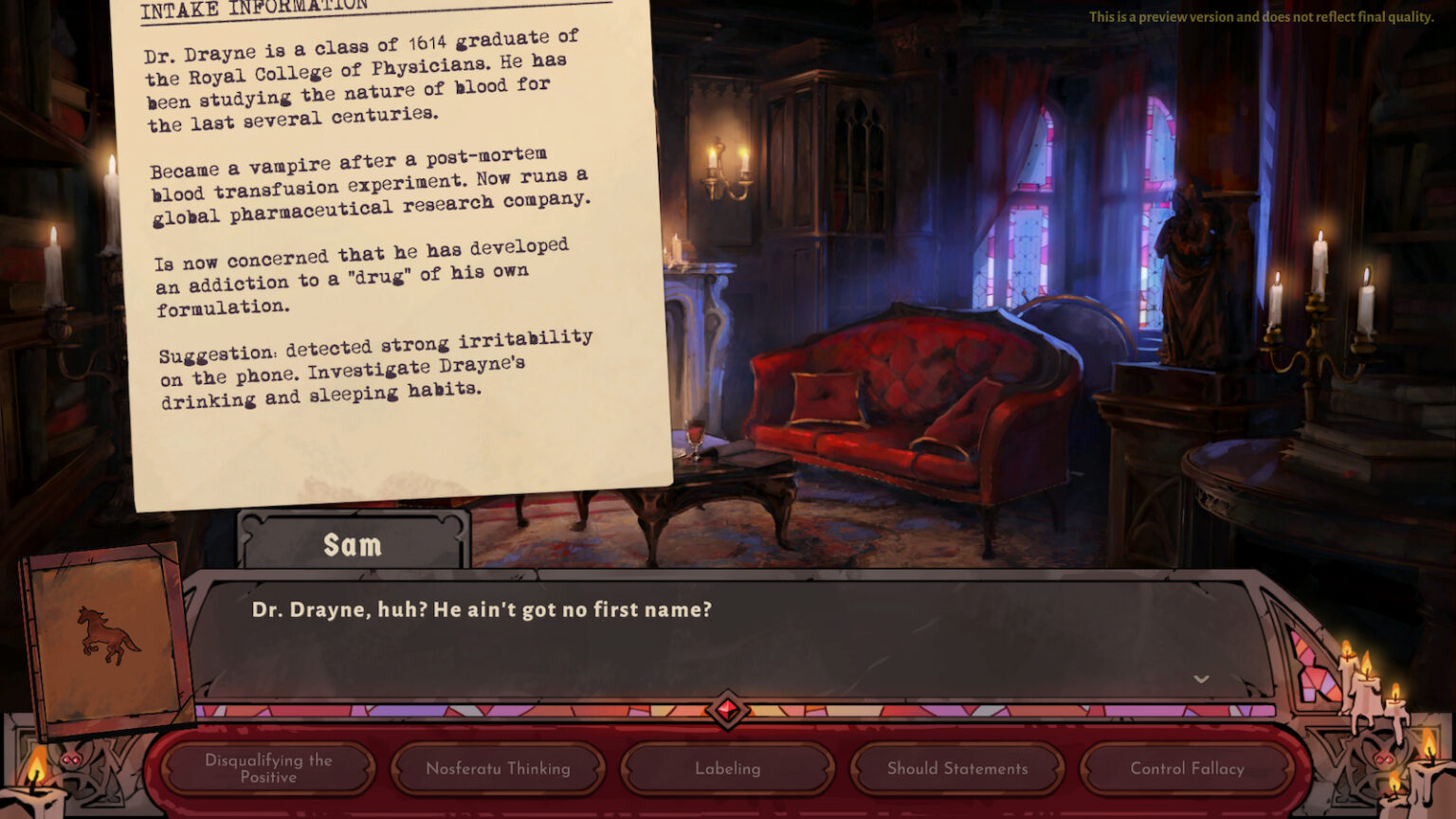Expand the dialogue with the chevron arrow

pos(1202,679)
